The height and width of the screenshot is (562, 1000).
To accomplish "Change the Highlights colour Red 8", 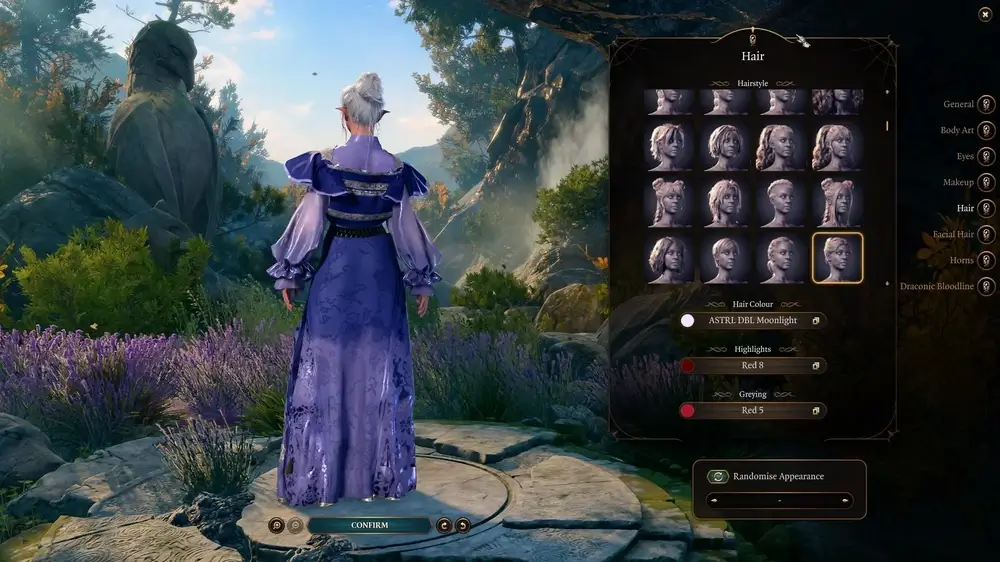I will [x=752, y=366].
